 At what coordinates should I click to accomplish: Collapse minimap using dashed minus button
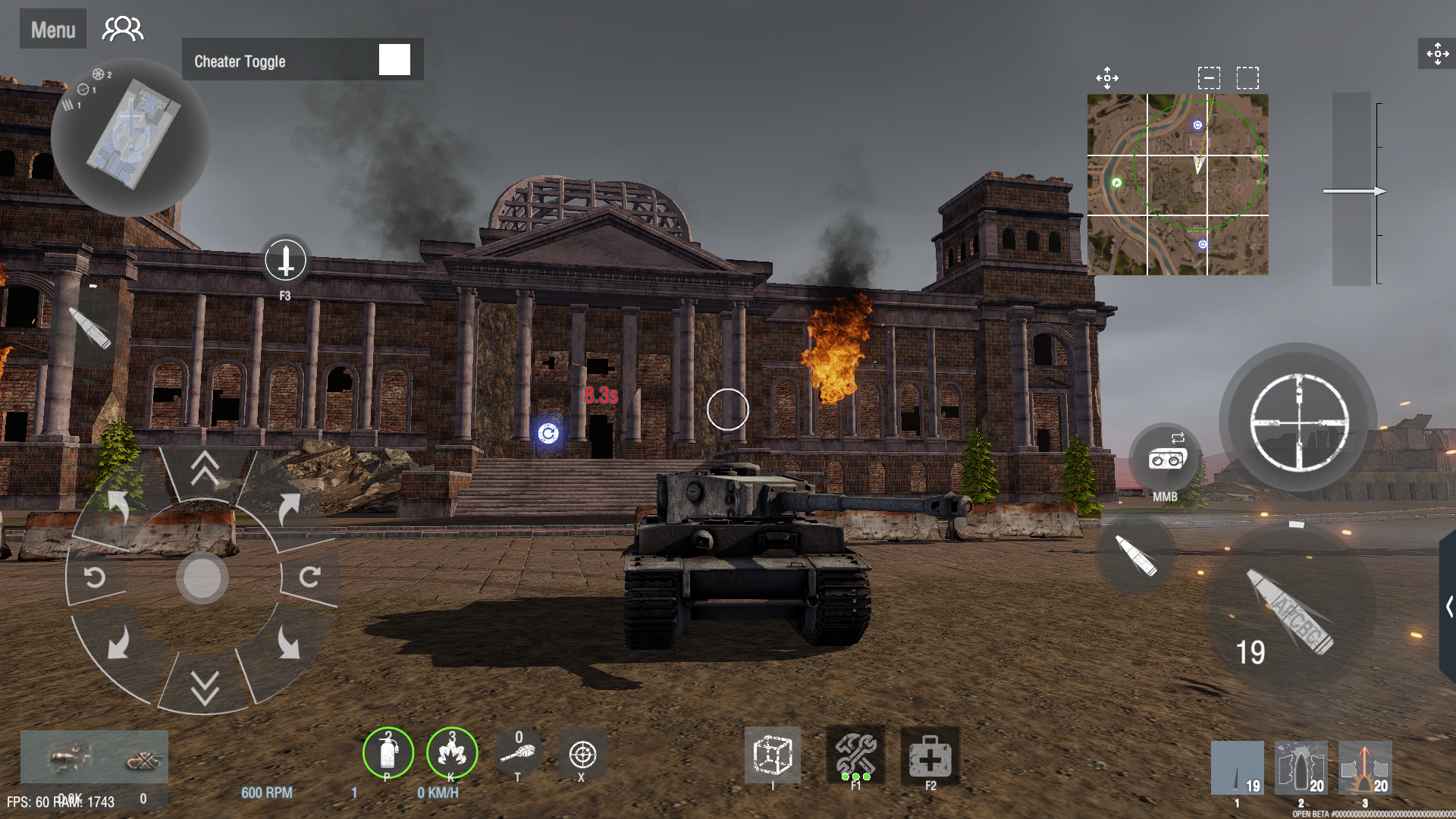tap(1209, 76)
